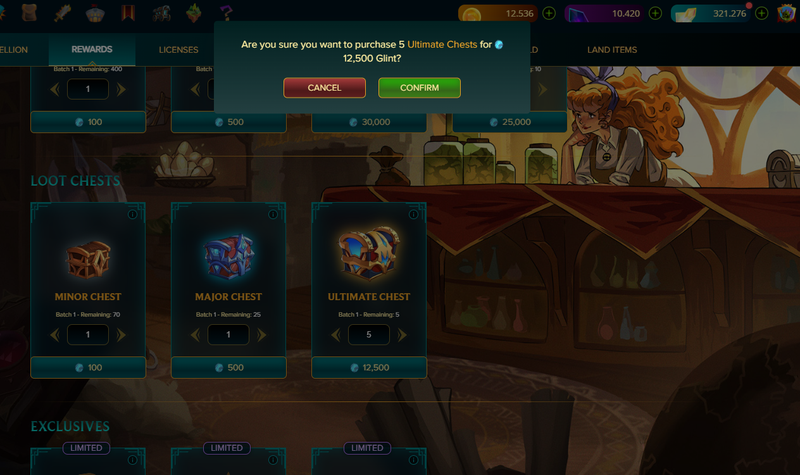Open the Land Items tab

tap(612, 50)
